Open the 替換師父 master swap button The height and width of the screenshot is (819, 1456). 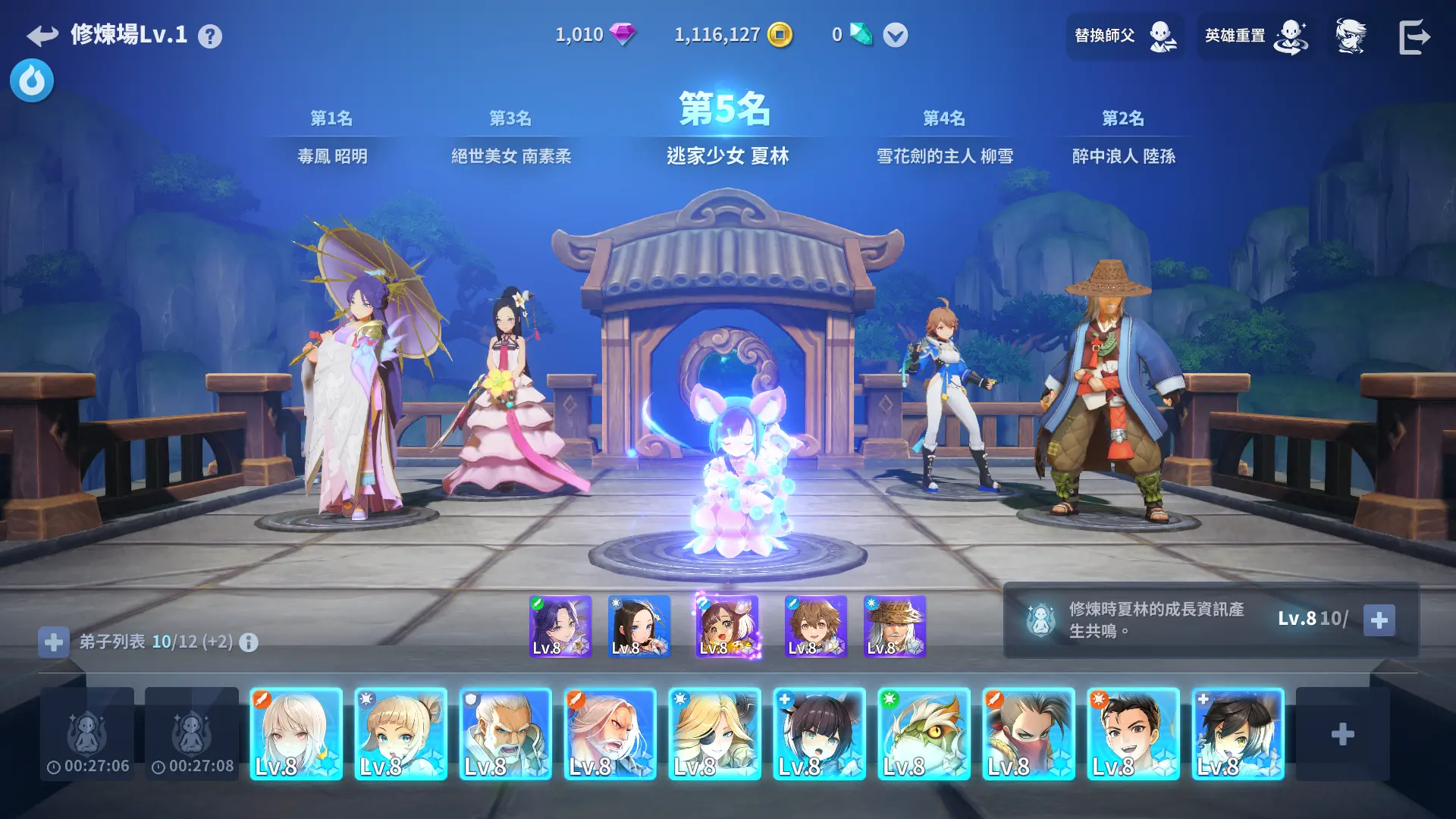coord(1125,36)
